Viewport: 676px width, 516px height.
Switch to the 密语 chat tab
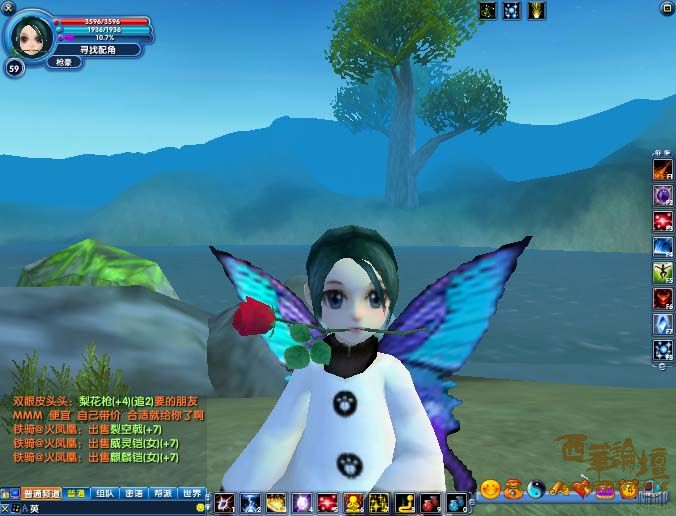pyautogui.click(x=134, y=493)
